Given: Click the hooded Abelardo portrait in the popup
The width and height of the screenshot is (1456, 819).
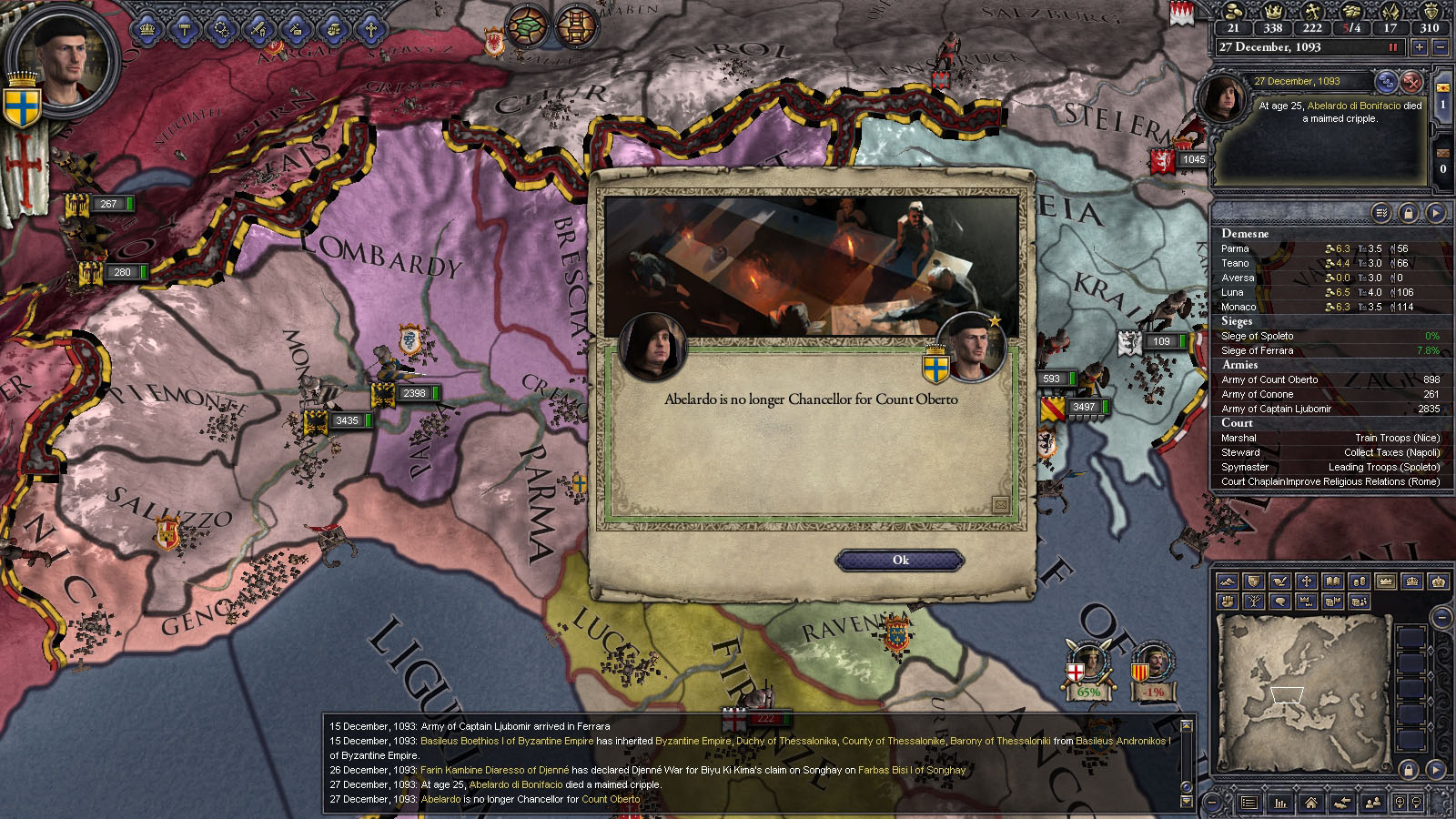Looking at the screenshot, I should 652,347.
